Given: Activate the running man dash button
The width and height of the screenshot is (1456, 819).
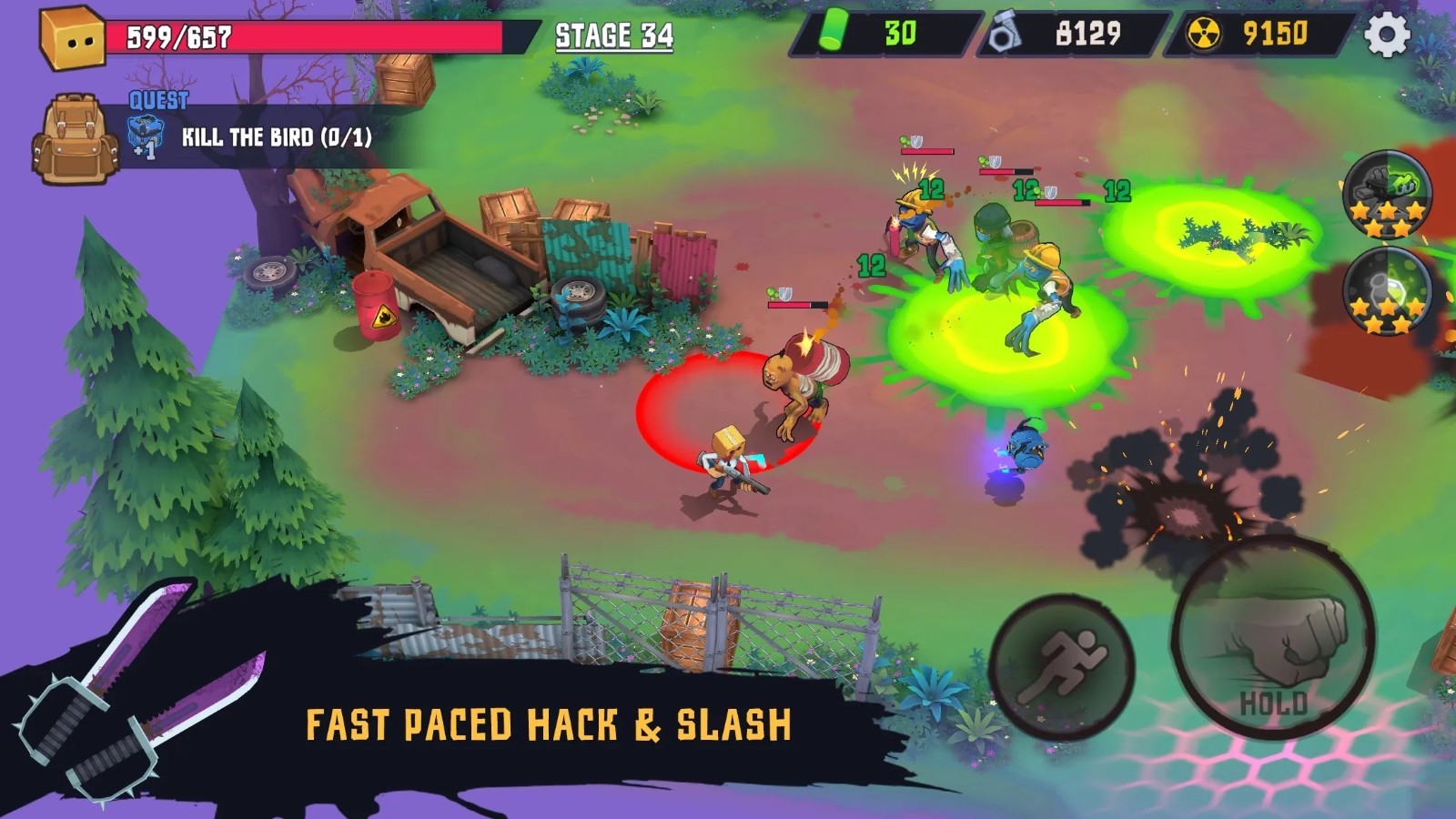Looking at the screenshot, I should tap(1062, 667).
